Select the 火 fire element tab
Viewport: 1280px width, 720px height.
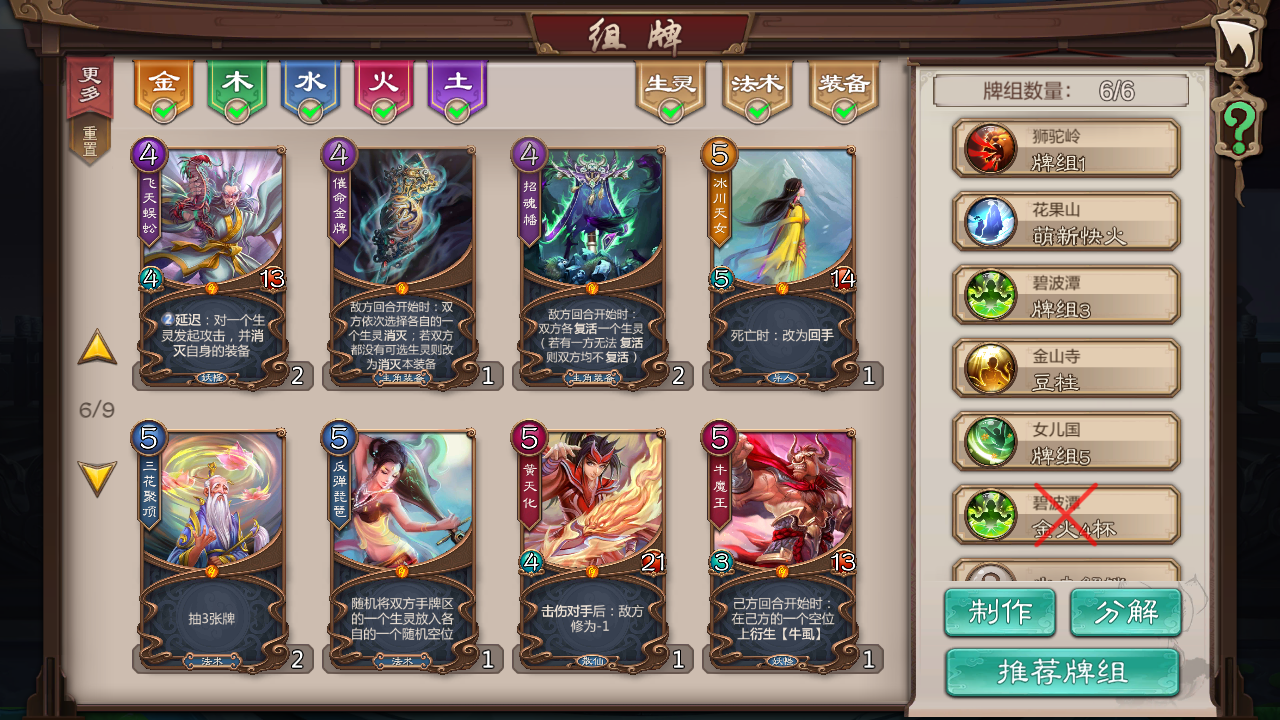[x=384, y=83]
